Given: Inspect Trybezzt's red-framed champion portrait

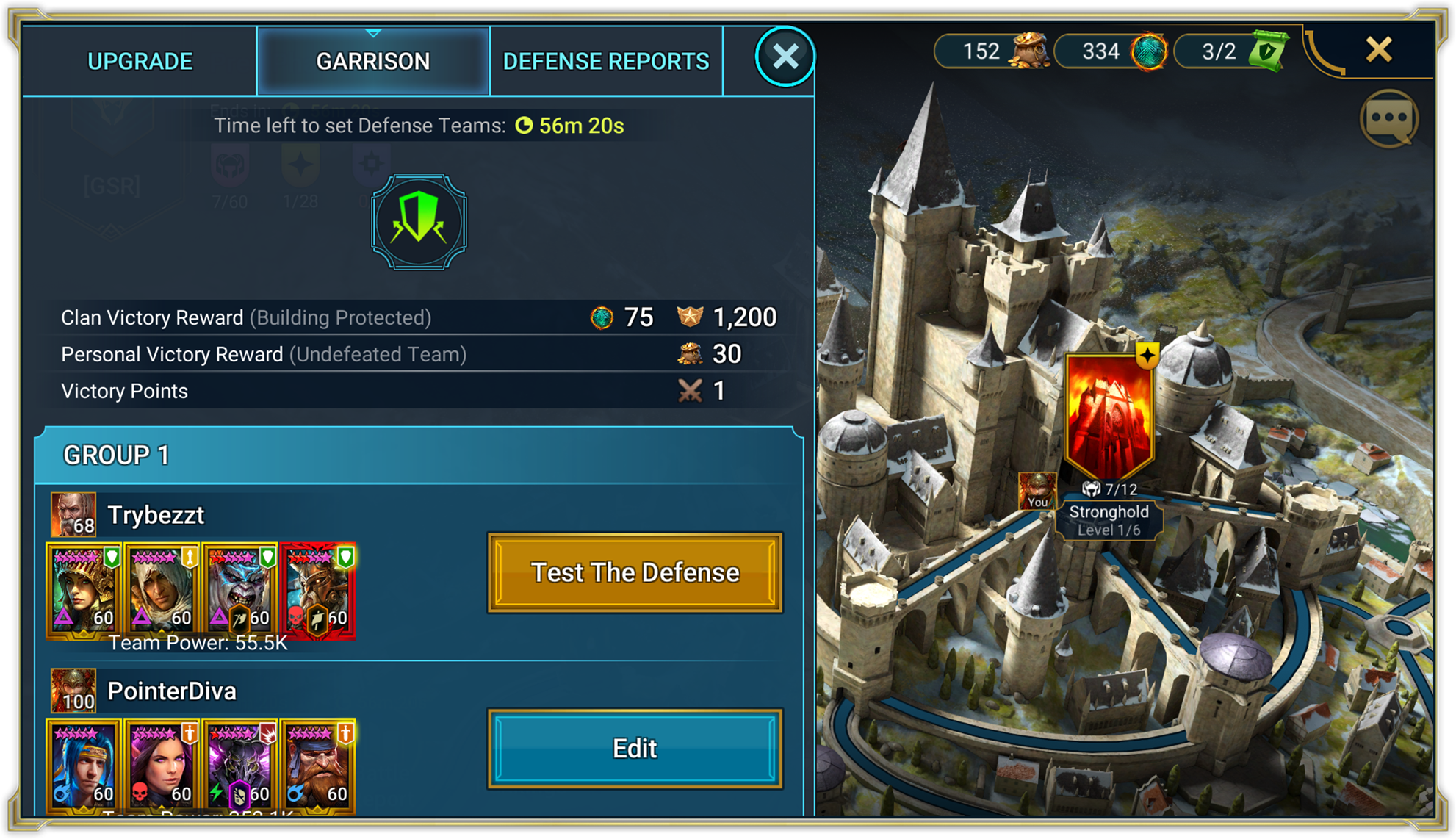Looking at the screenshot, I should click(317, 590).
